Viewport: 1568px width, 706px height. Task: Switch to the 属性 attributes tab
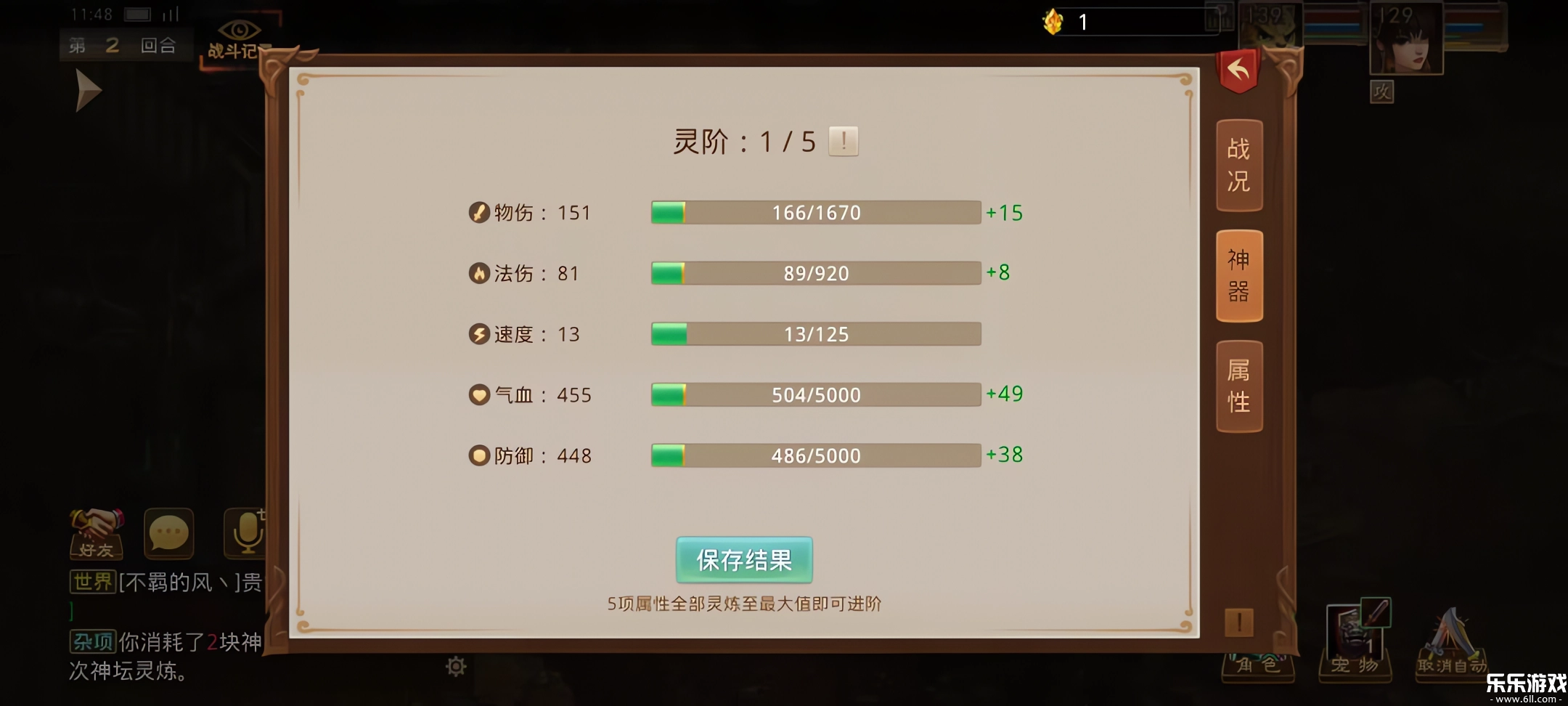(1239, 386)
